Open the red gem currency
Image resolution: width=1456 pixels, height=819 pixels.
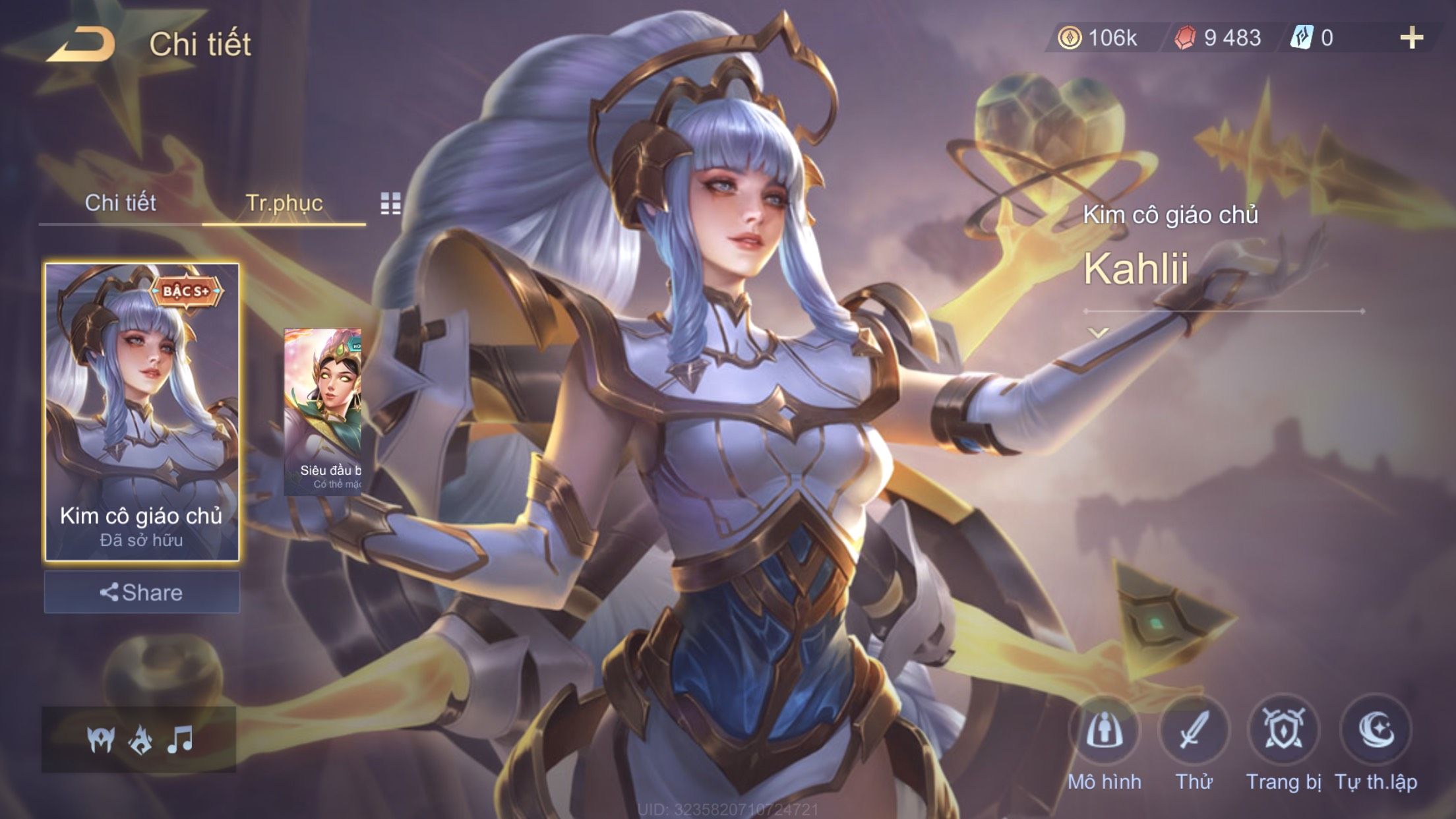tap(1219, 38)
